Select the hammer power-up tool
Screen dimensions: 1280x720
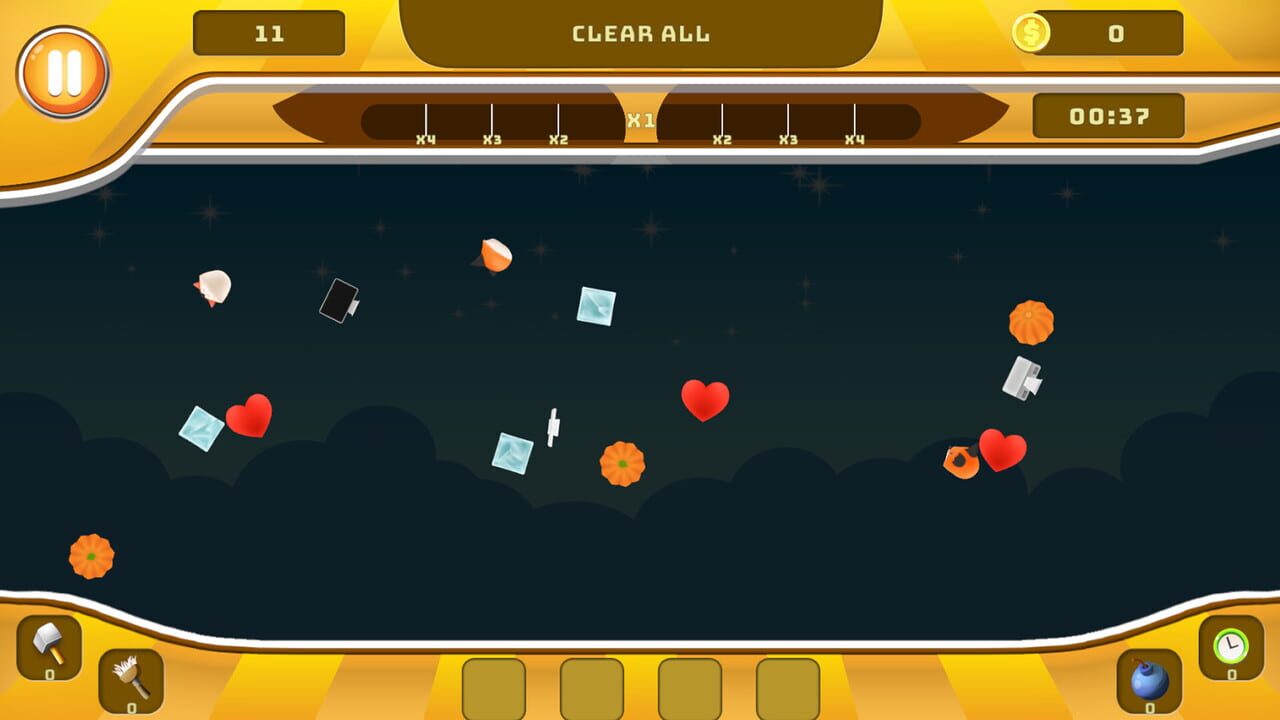[51, 650]
